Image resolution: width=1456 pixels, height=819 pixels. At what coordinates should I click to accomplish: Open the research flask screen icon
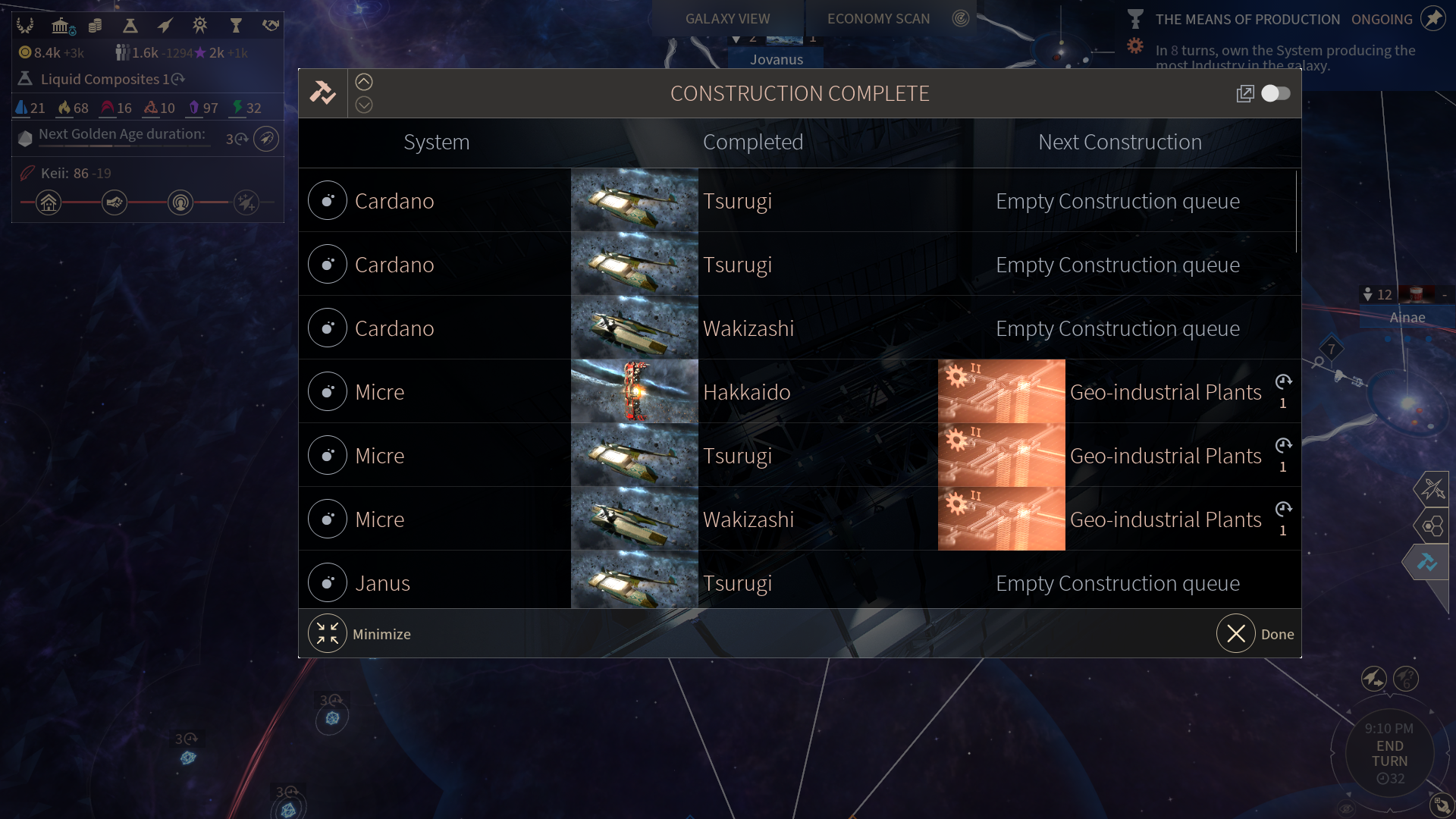130,26
